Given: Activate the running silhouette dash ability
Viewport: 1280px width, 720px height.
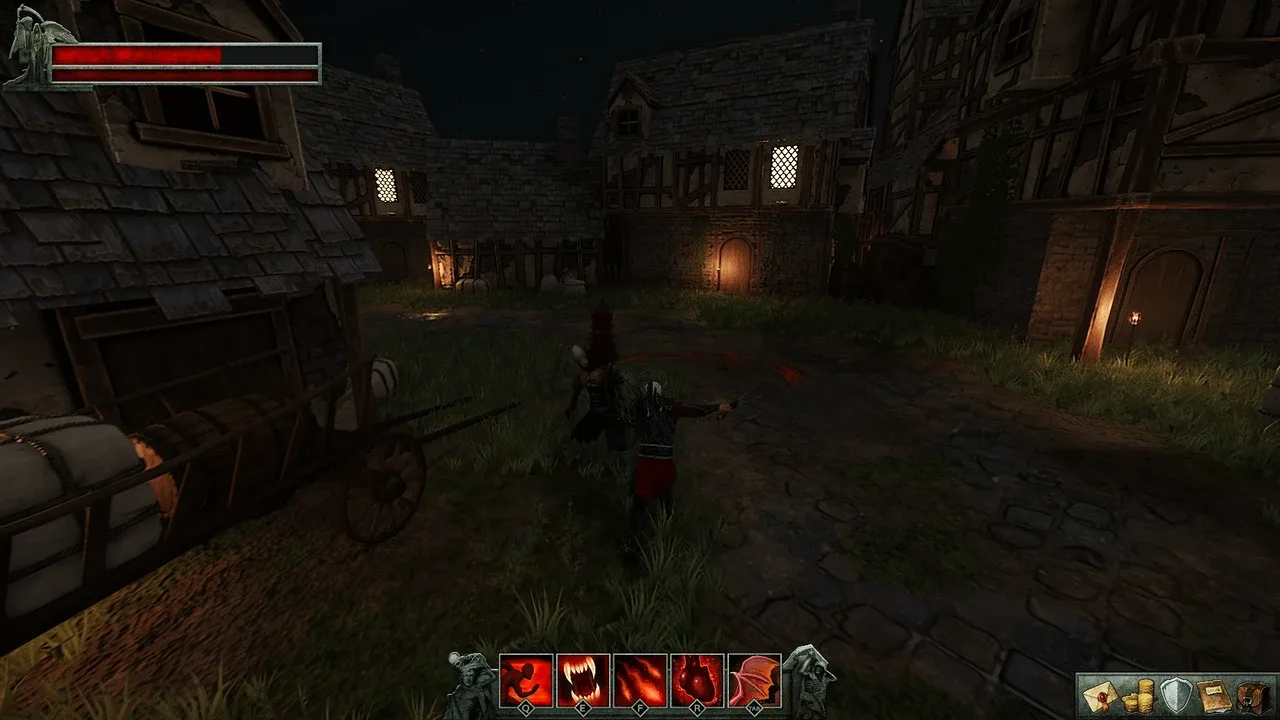Looking at the screenshot, I should (526, 680).
